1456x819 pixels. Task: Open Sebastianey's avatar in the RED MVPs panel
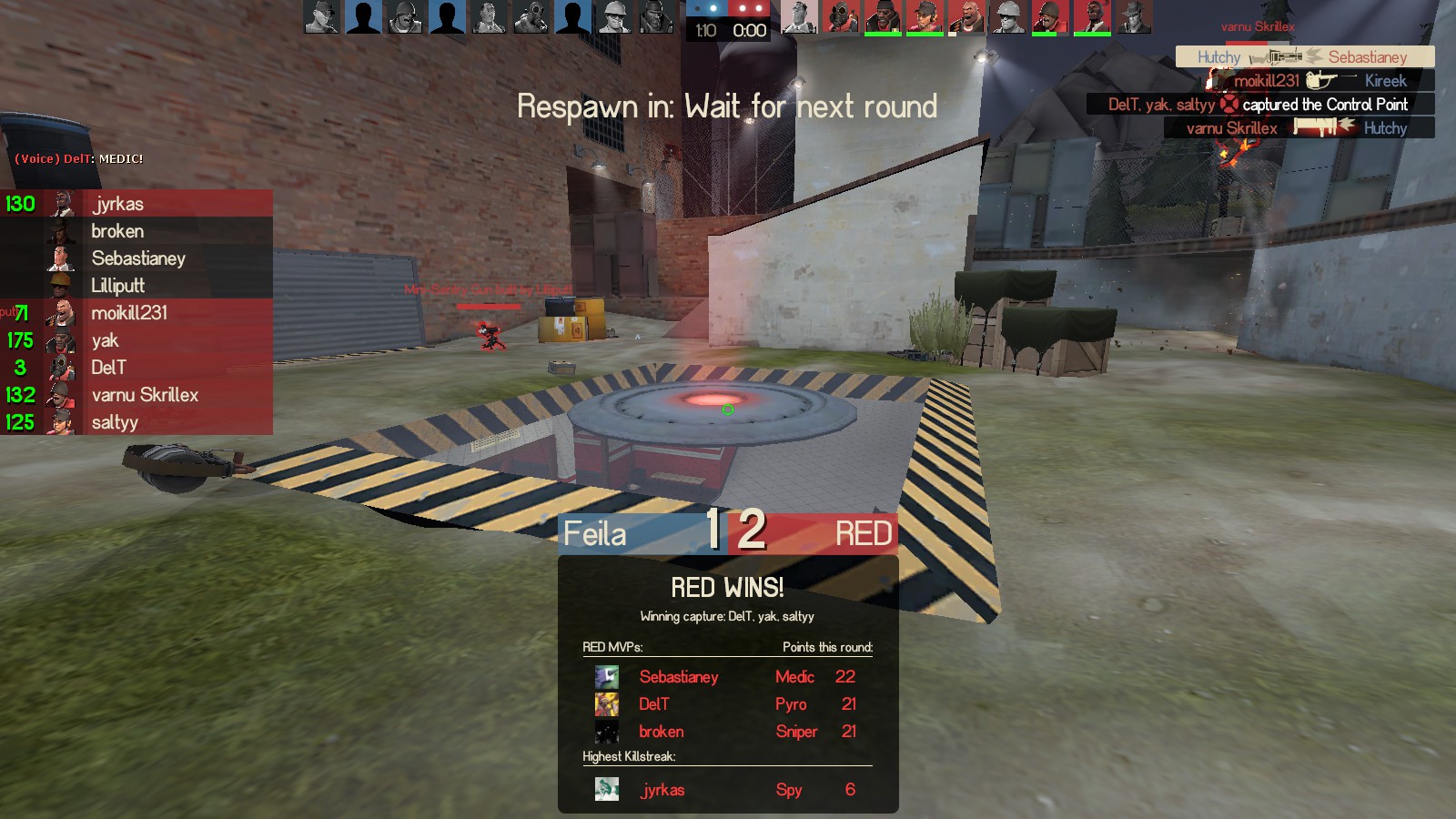coord(607,677)
